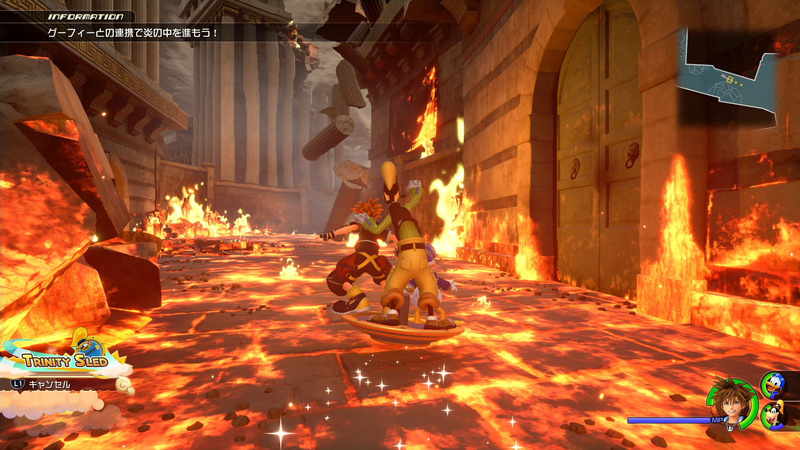Select Sora's portrait in the party HUD
This screenshot has width=800, height=450.
731,404
